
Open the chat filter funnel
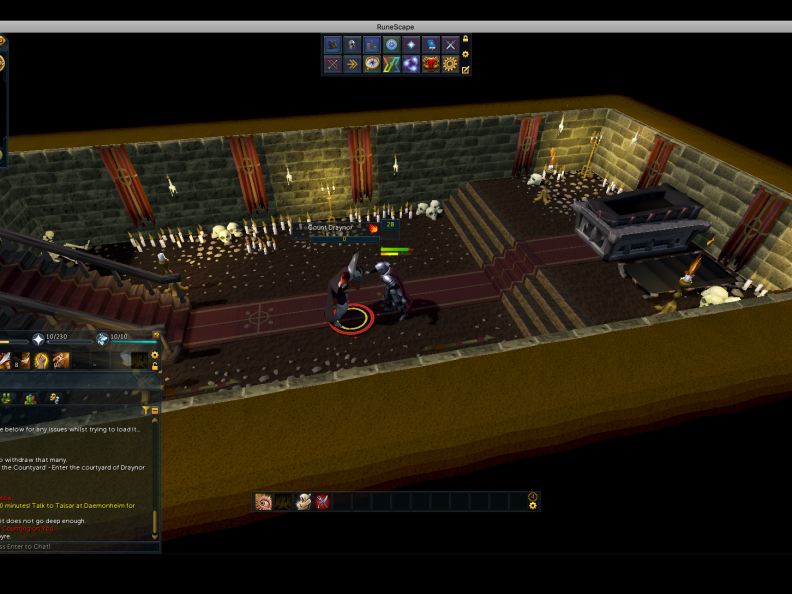pos(146,410)
